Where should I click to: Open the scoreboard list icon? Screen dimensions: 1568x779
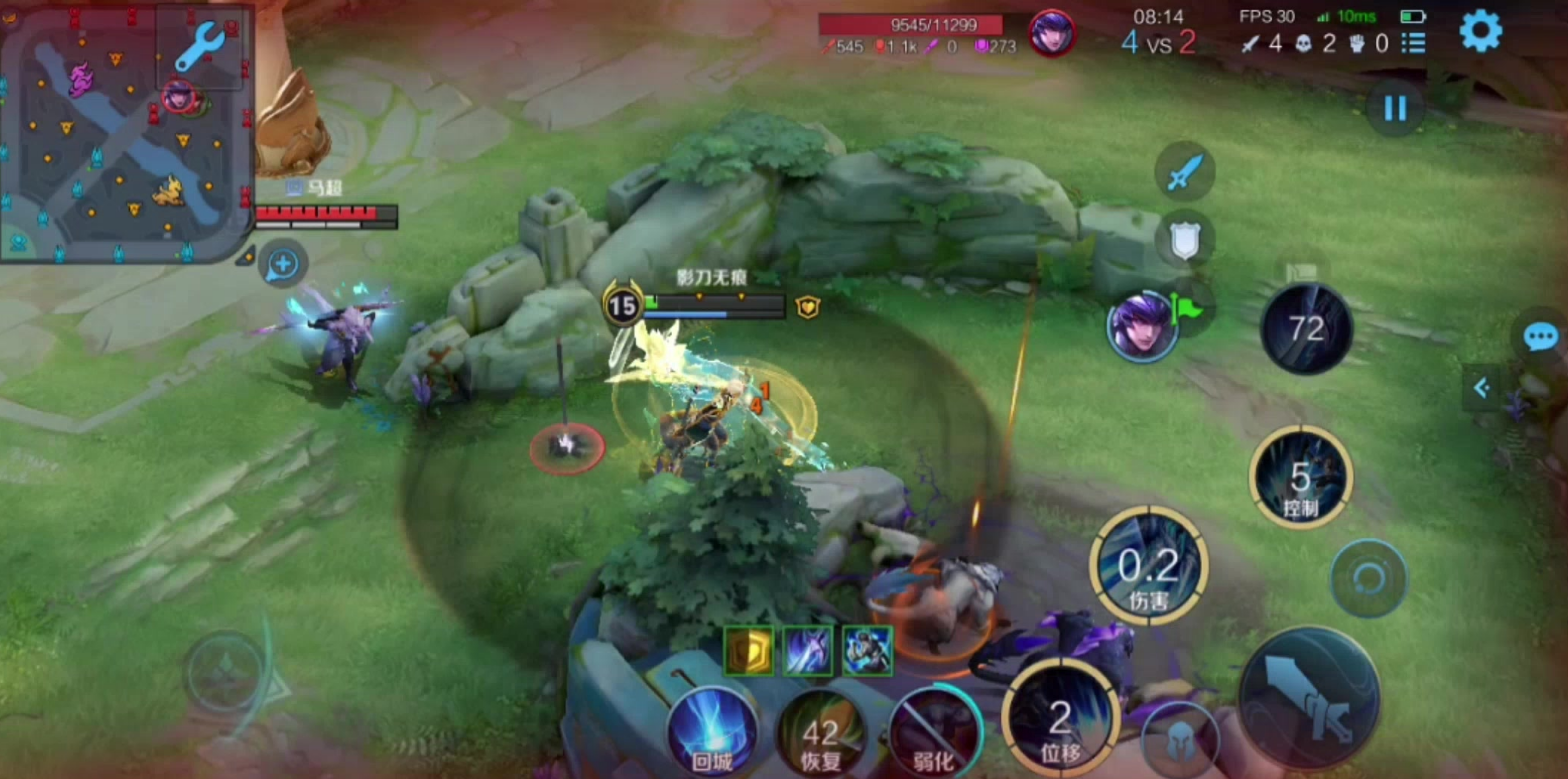(x=1413, y=43)
